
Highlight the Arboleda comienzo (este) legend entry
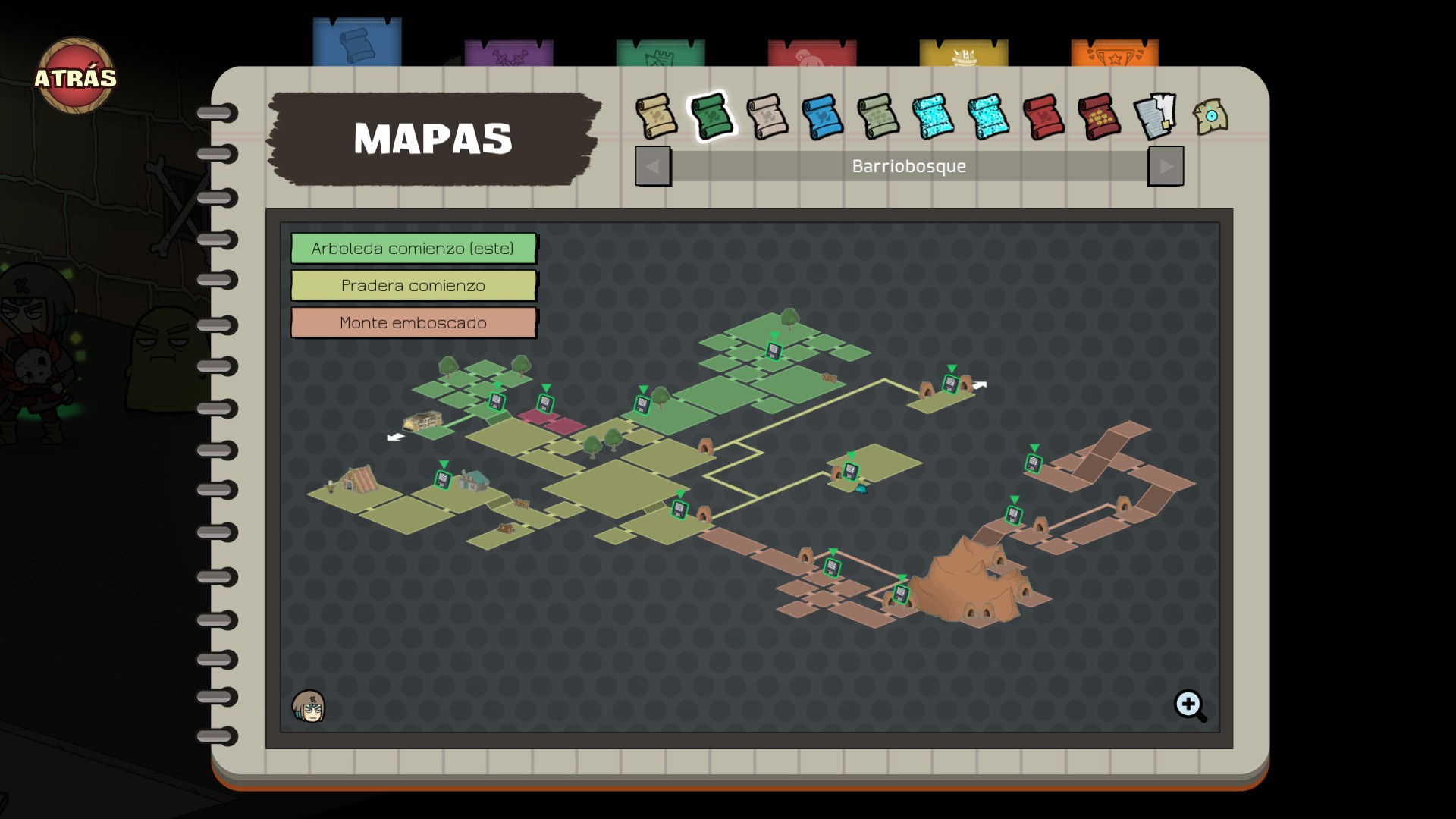click(x=413, y=249)
